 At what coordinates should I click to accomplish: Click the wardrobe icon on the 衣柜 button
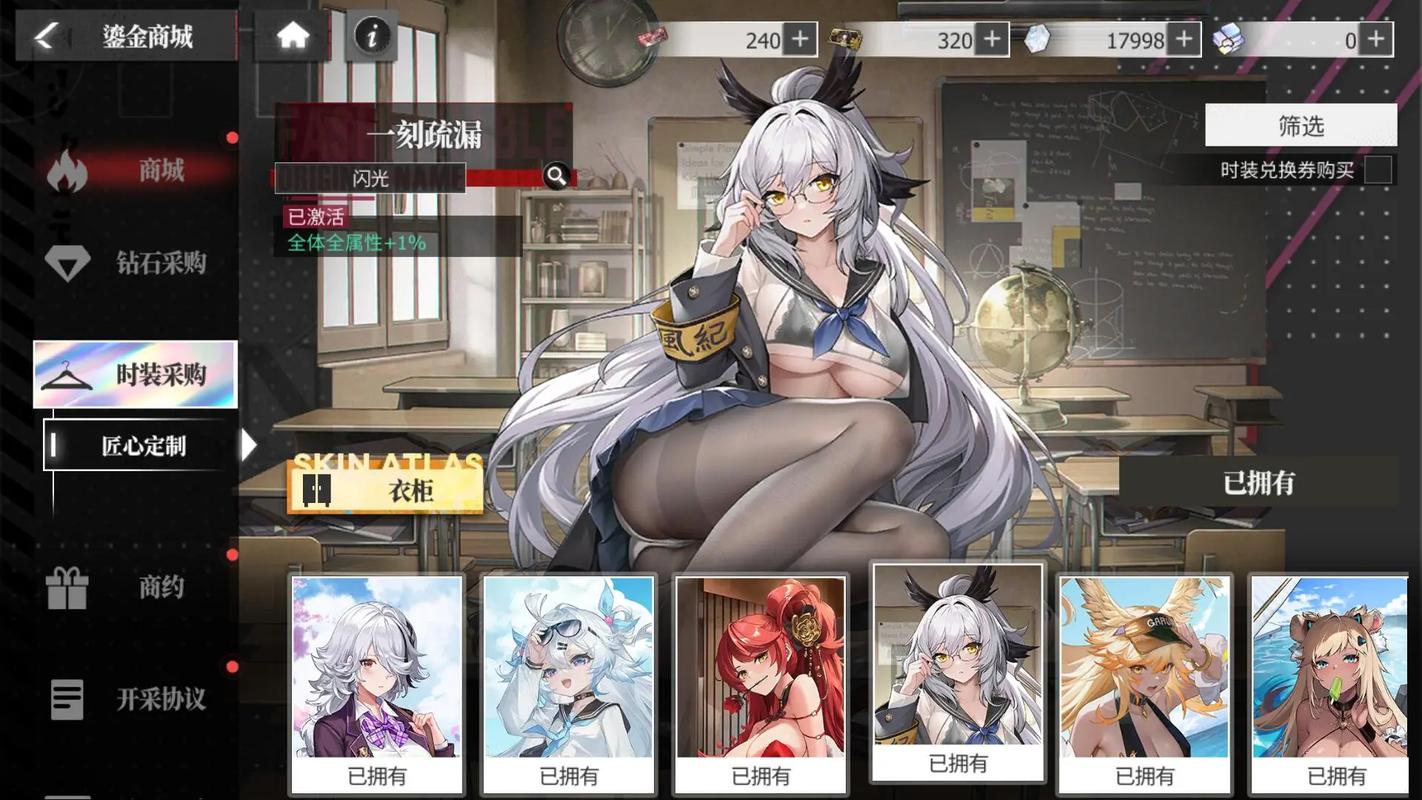click(x=316, y=489)
